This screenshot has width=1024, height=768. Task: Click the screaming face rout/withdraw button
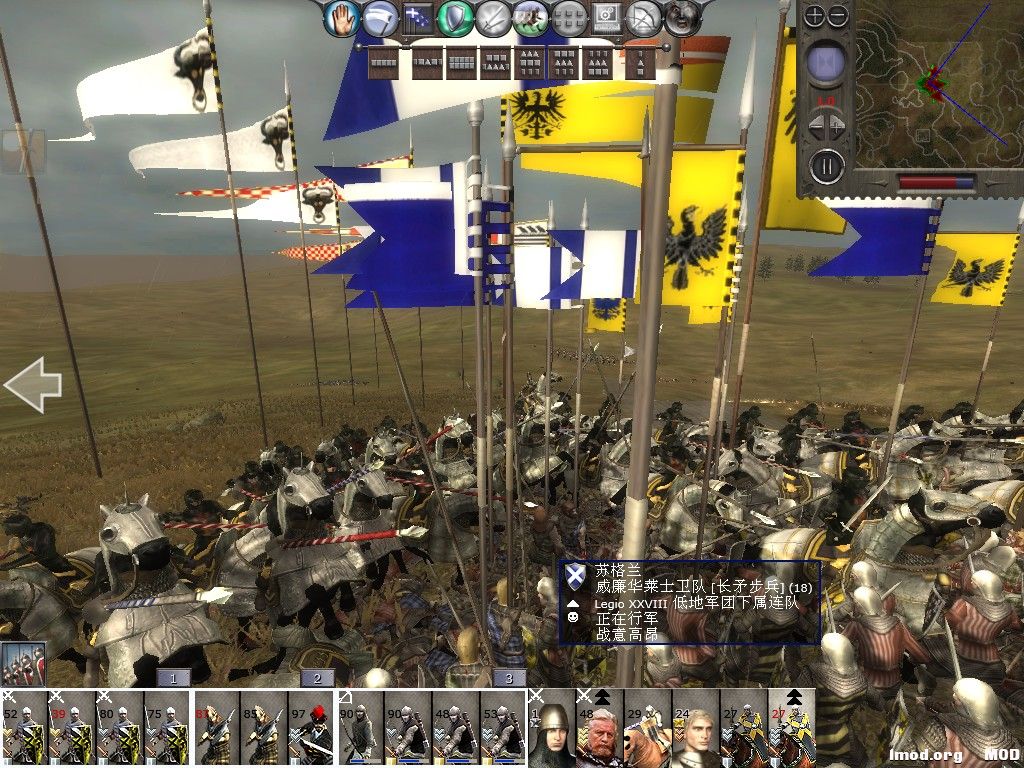[x=682, y=17]
